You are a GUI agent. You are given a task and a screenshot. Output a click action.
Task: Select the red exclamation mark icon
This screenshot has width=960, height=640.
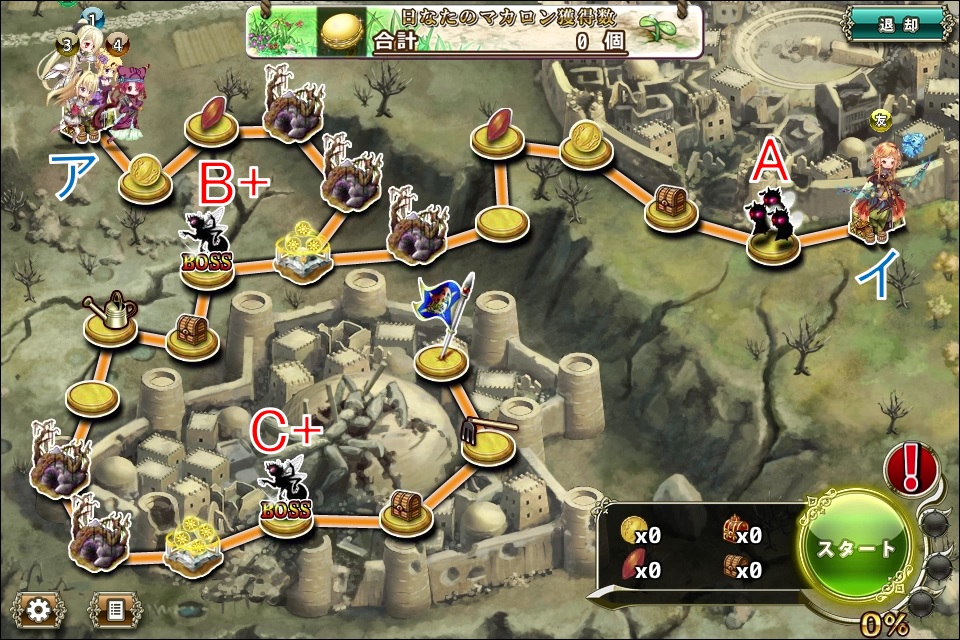[x=911, y=468]
